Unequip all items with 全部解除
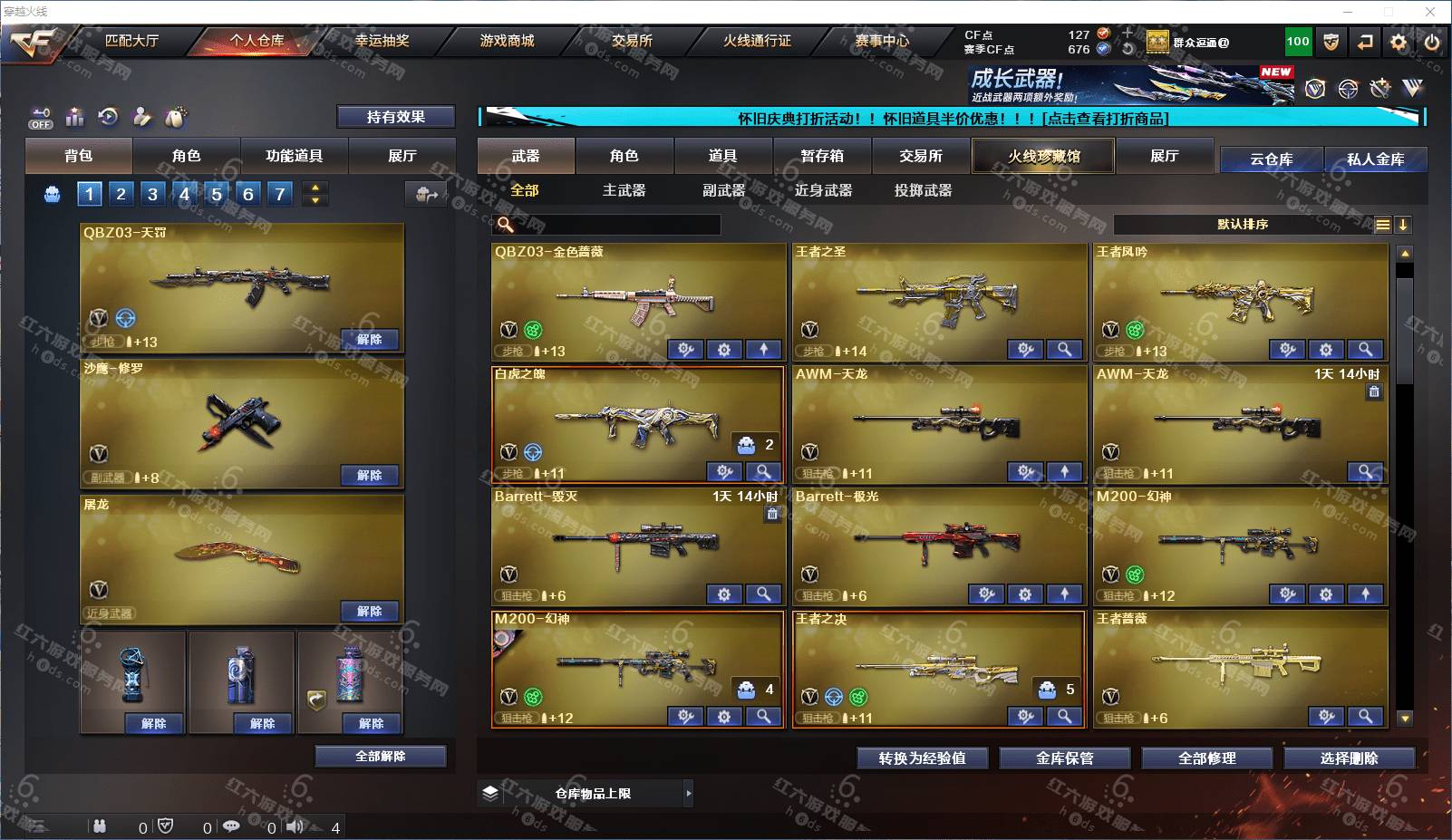Image resolution: width=1452 pixels, height=840 pixels. point(381,756)
